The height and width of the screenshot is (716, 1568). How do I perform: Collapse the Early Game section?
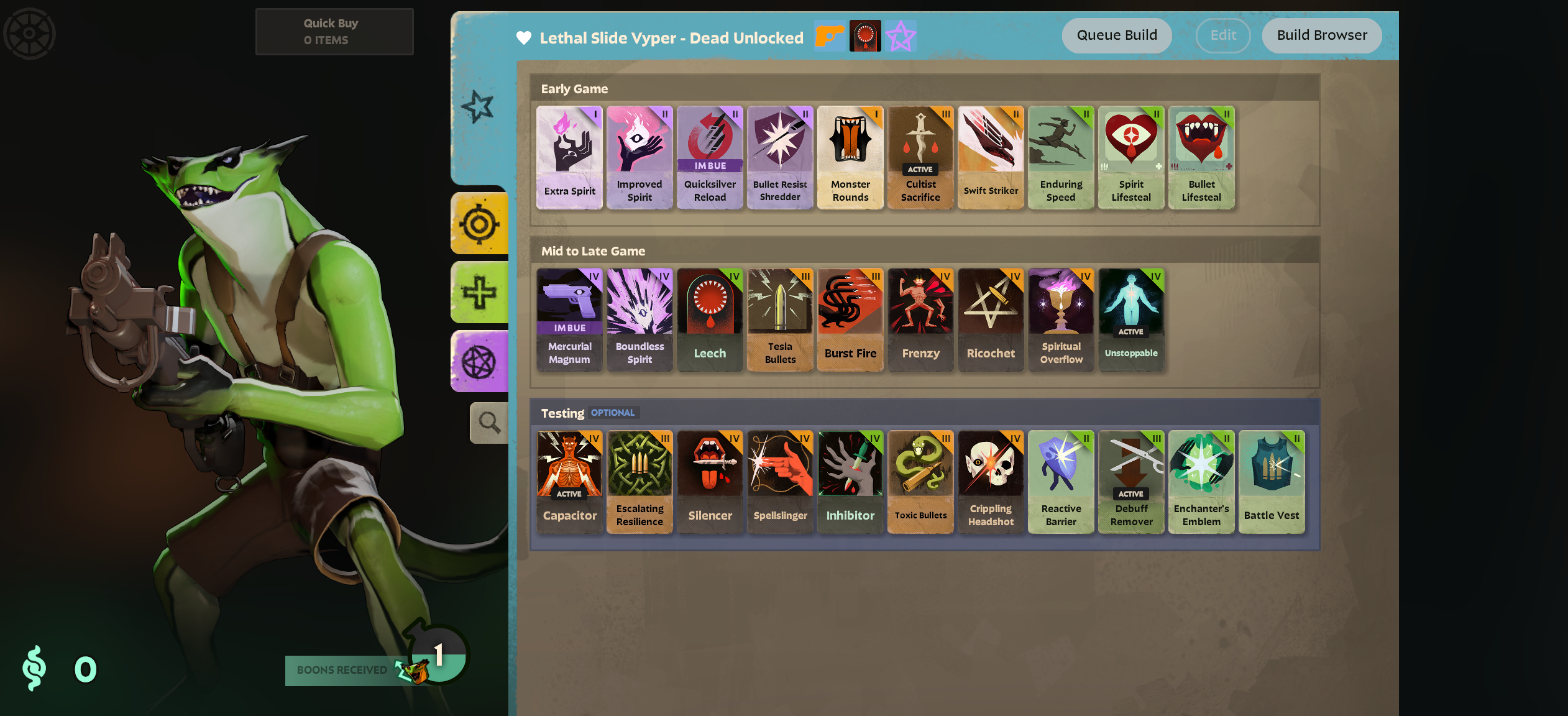(574, 89)
